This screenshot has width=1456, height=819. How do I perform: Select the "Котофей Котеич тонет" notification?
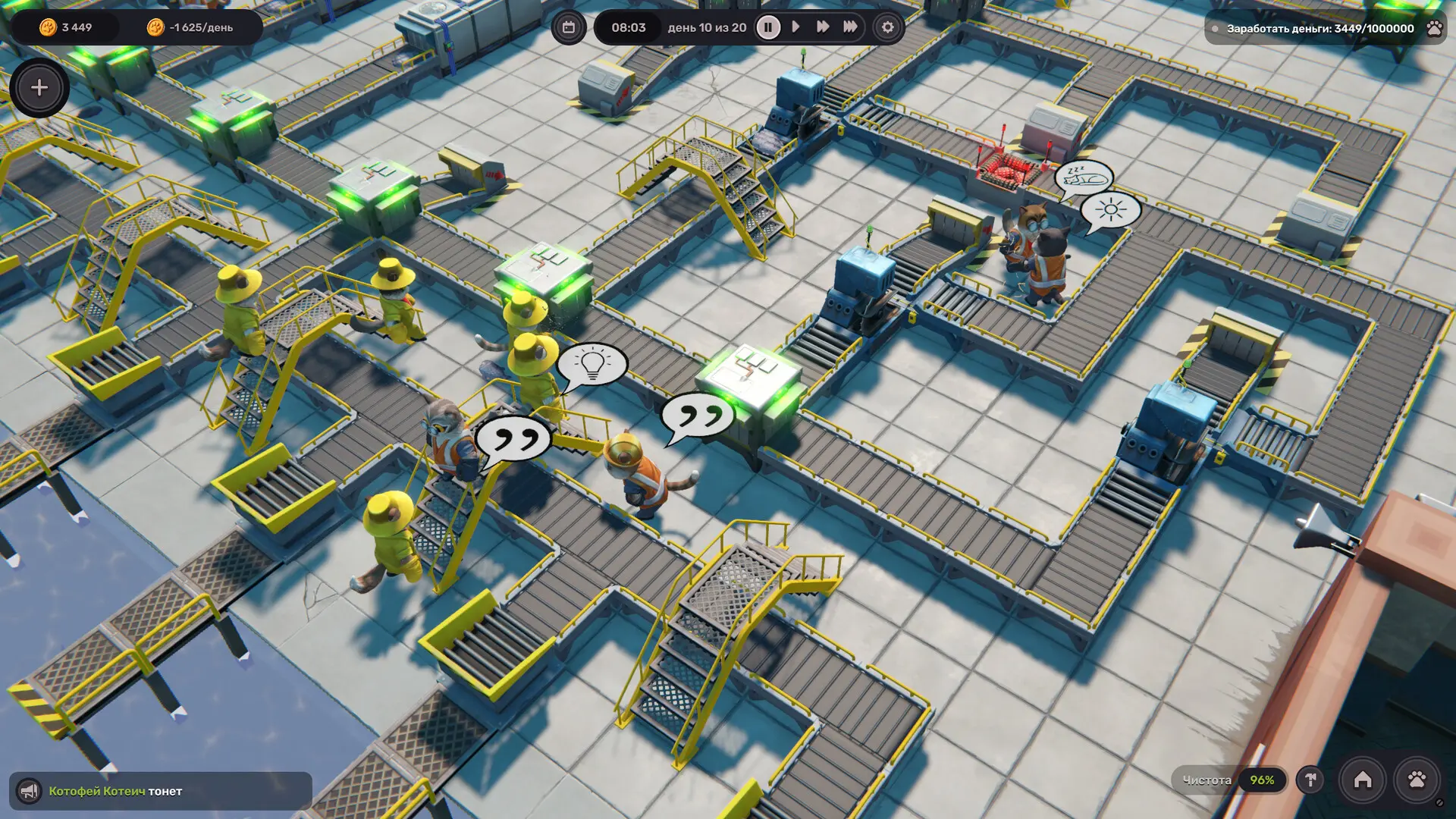(x=115, y=791)
